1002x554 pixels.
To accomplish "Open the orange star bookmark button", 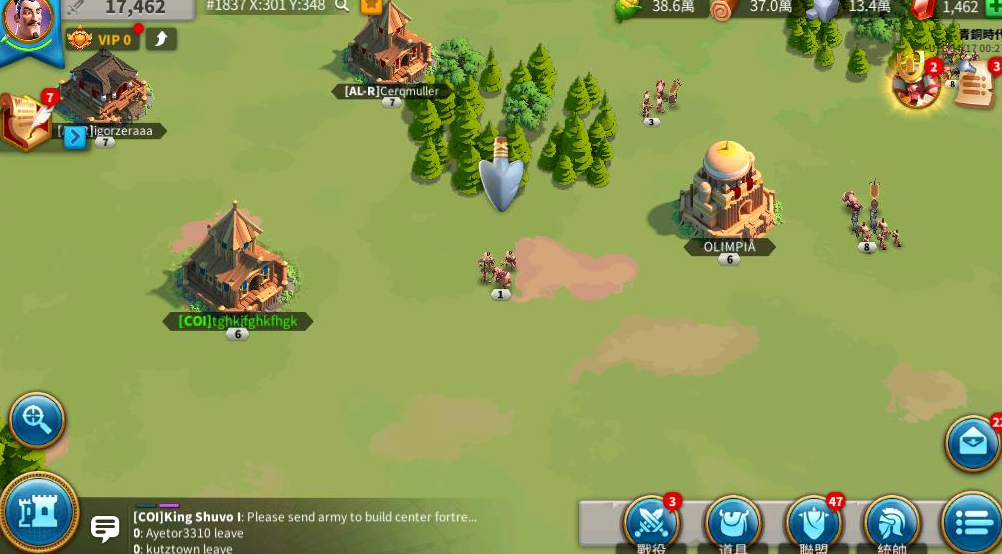I will coord(371,5).
